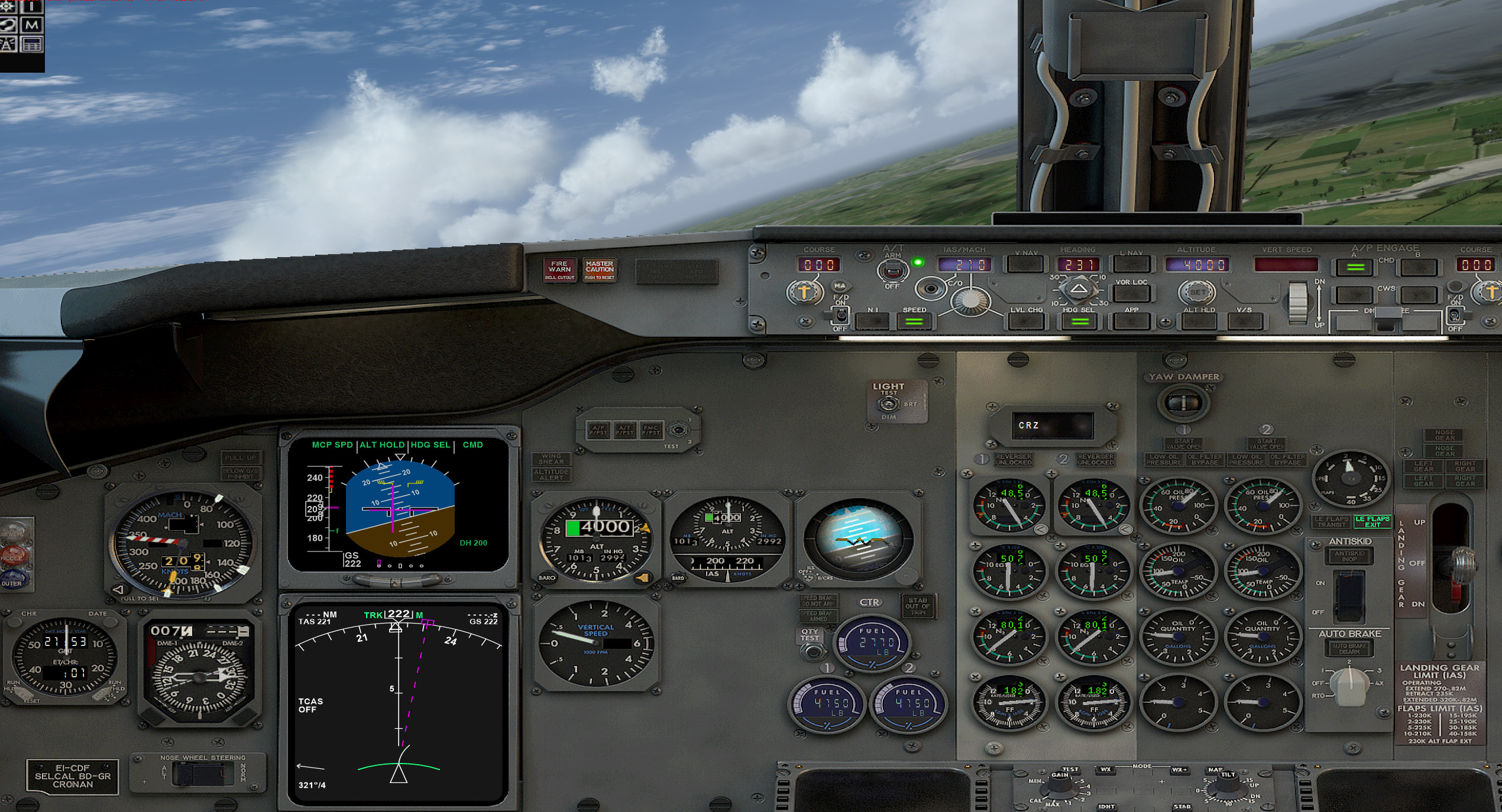Select the V/S vertical speed mode

pos(1244,321)
